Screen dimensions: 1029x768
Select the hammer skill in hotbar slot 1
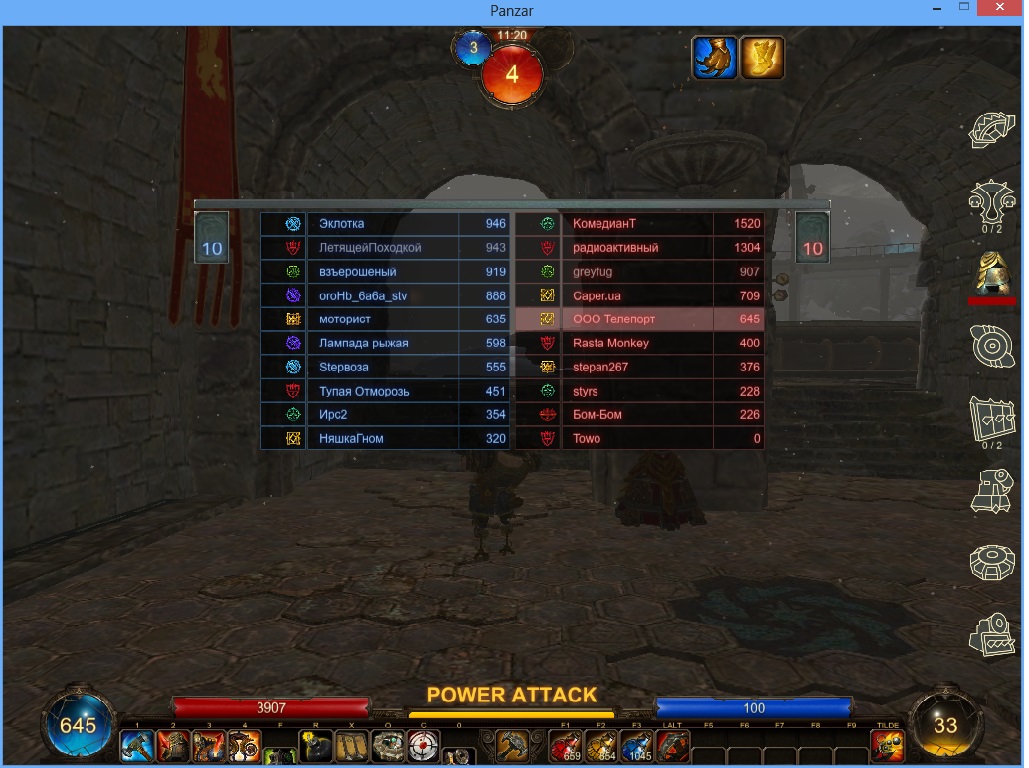(x=137, y=746)
